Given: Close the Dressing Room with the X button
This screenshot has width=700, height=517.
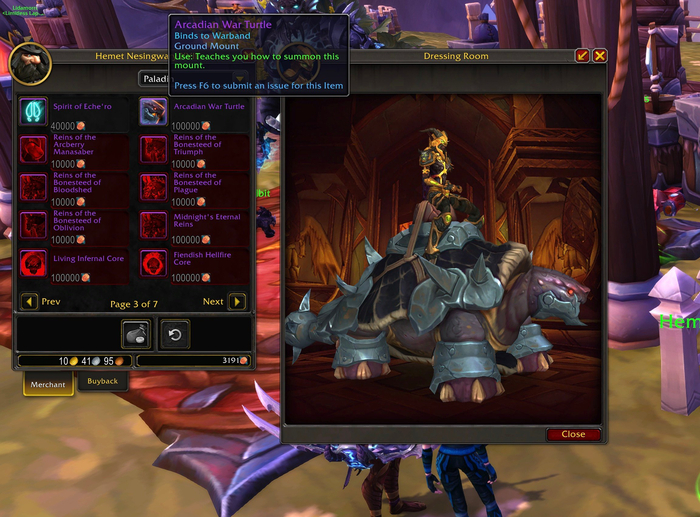Looking at the screenshot, I should click(x=600, y=56).
